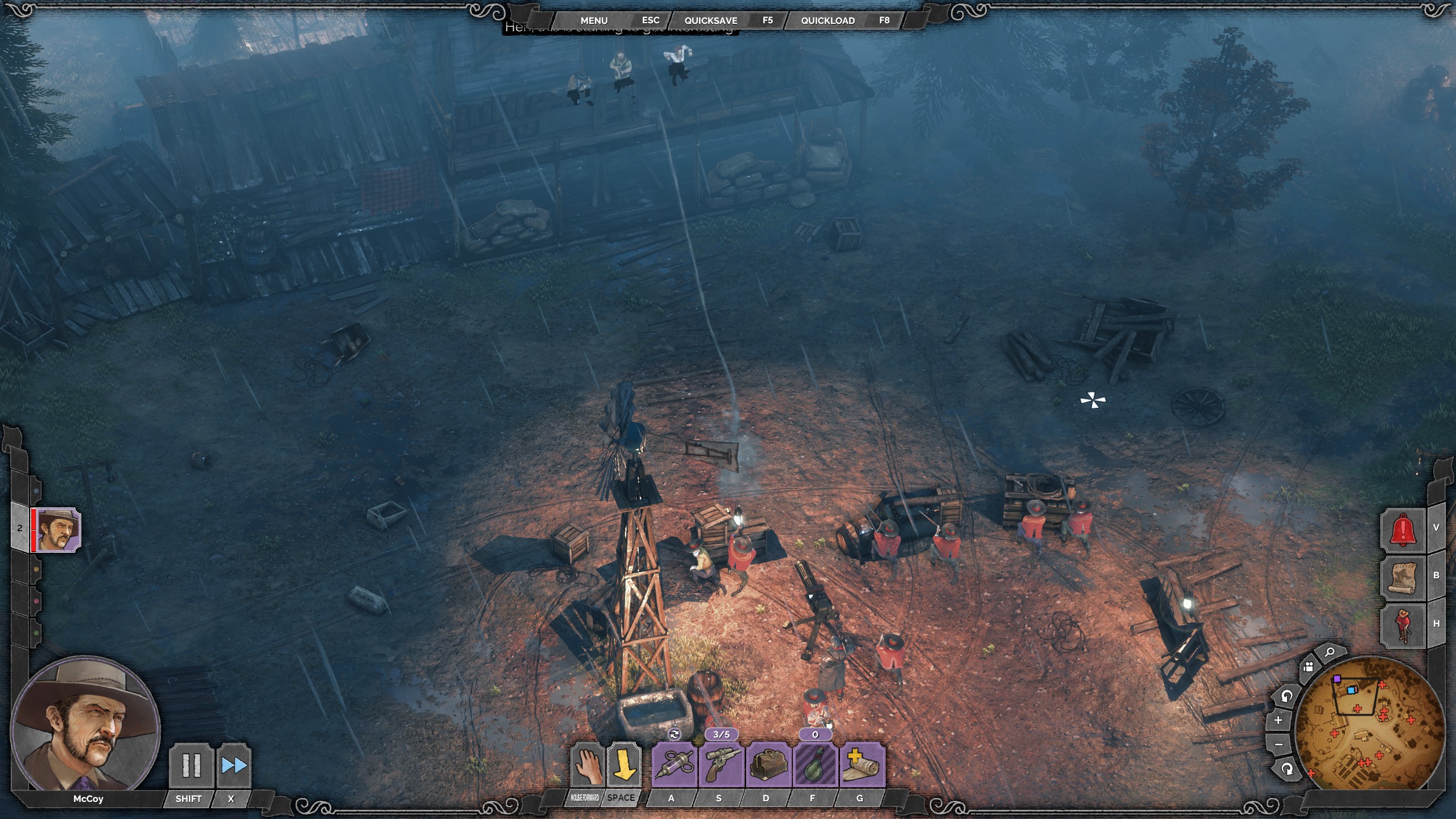Toggle crouch with the yellow arrow icon
This screenshot has width=1456, height=819.
pyautogui.click(x=623, y=766)
